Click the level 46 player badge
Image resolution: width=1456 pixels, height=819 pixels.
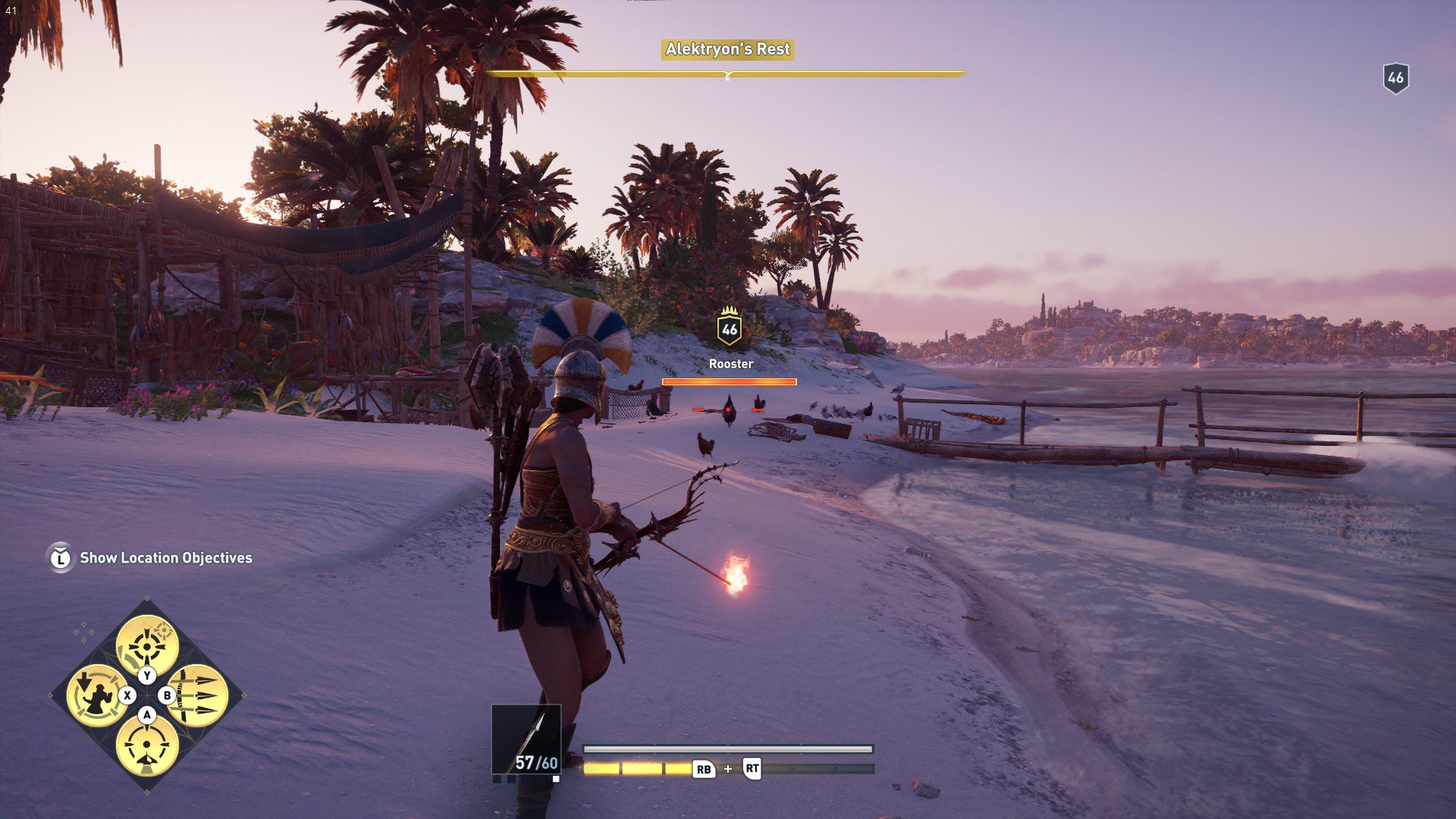[1395, 77]
